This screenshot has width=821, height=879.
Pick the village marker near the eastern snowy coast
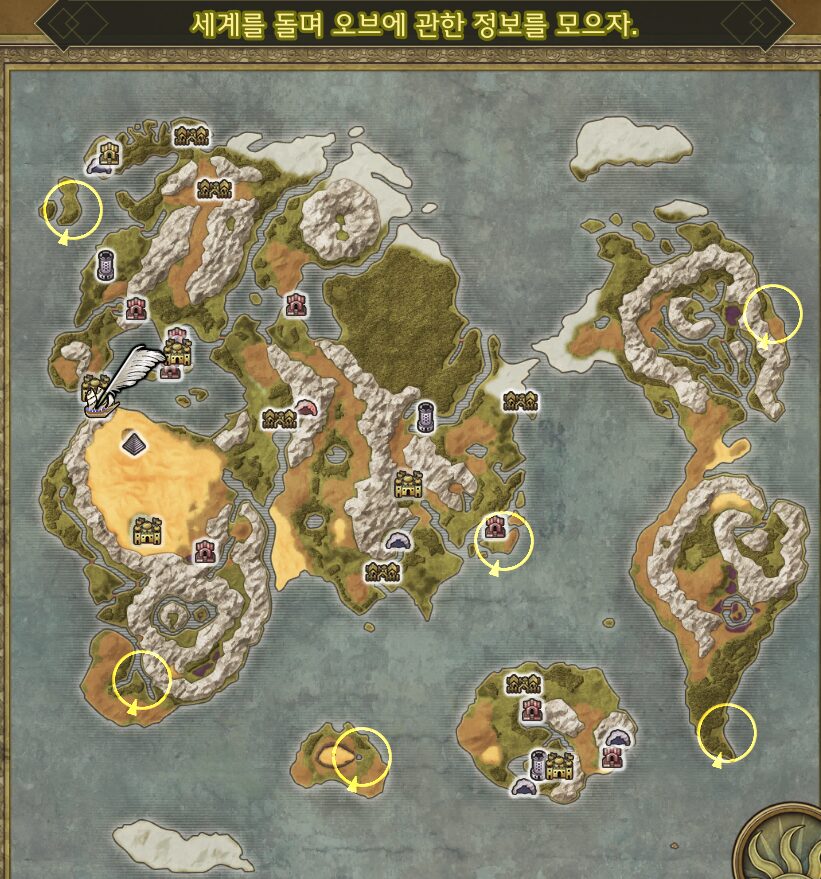click(521, 401)
